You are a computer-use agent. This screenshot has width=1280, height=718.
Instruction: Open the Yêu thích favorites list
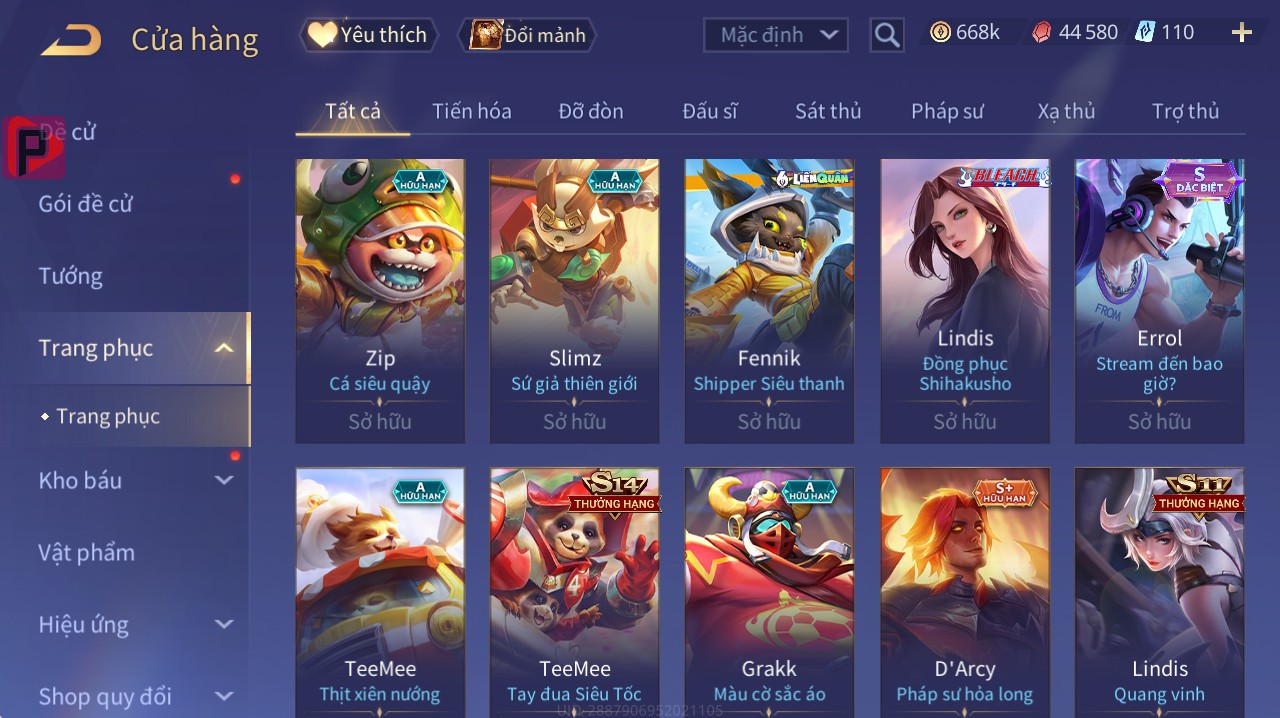[368, 35]
